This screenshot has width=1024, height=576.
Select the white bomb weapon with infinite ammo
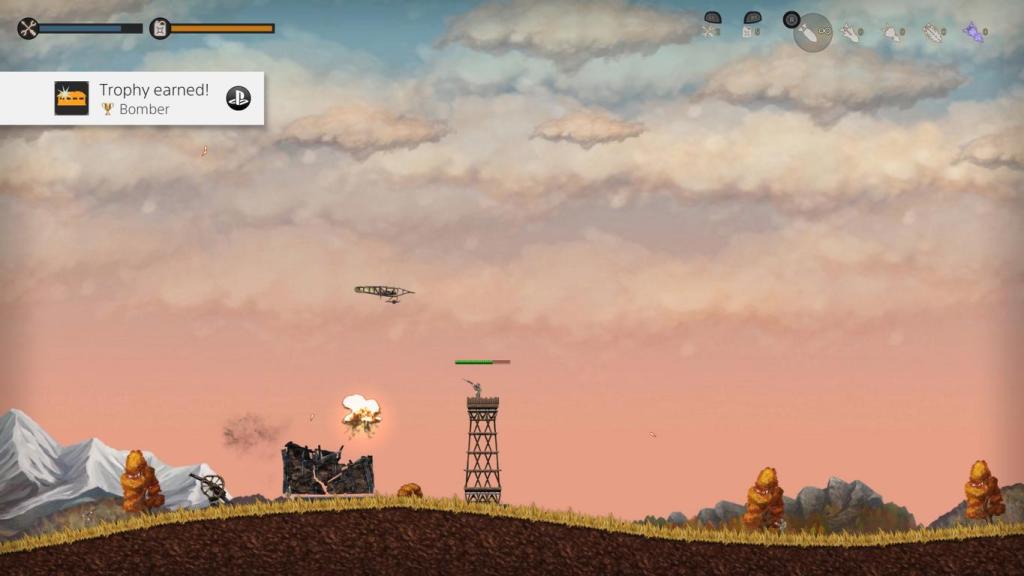[812, 33]
